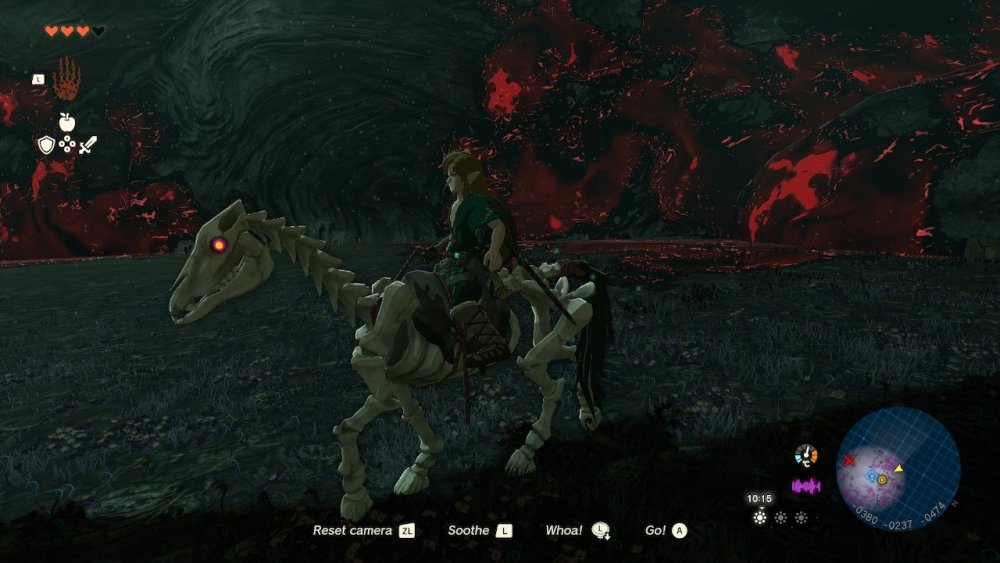Viewport: 1000px width, 563px height.
Task: Open the sword weapon quick-select
Action: pyautogui.click(x=88, y=145)
